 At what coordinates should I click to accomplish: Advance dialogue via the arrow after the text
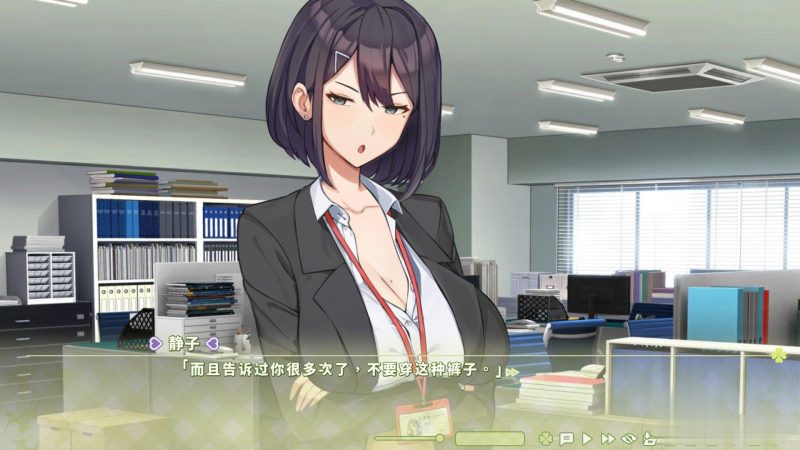[513, 372]
